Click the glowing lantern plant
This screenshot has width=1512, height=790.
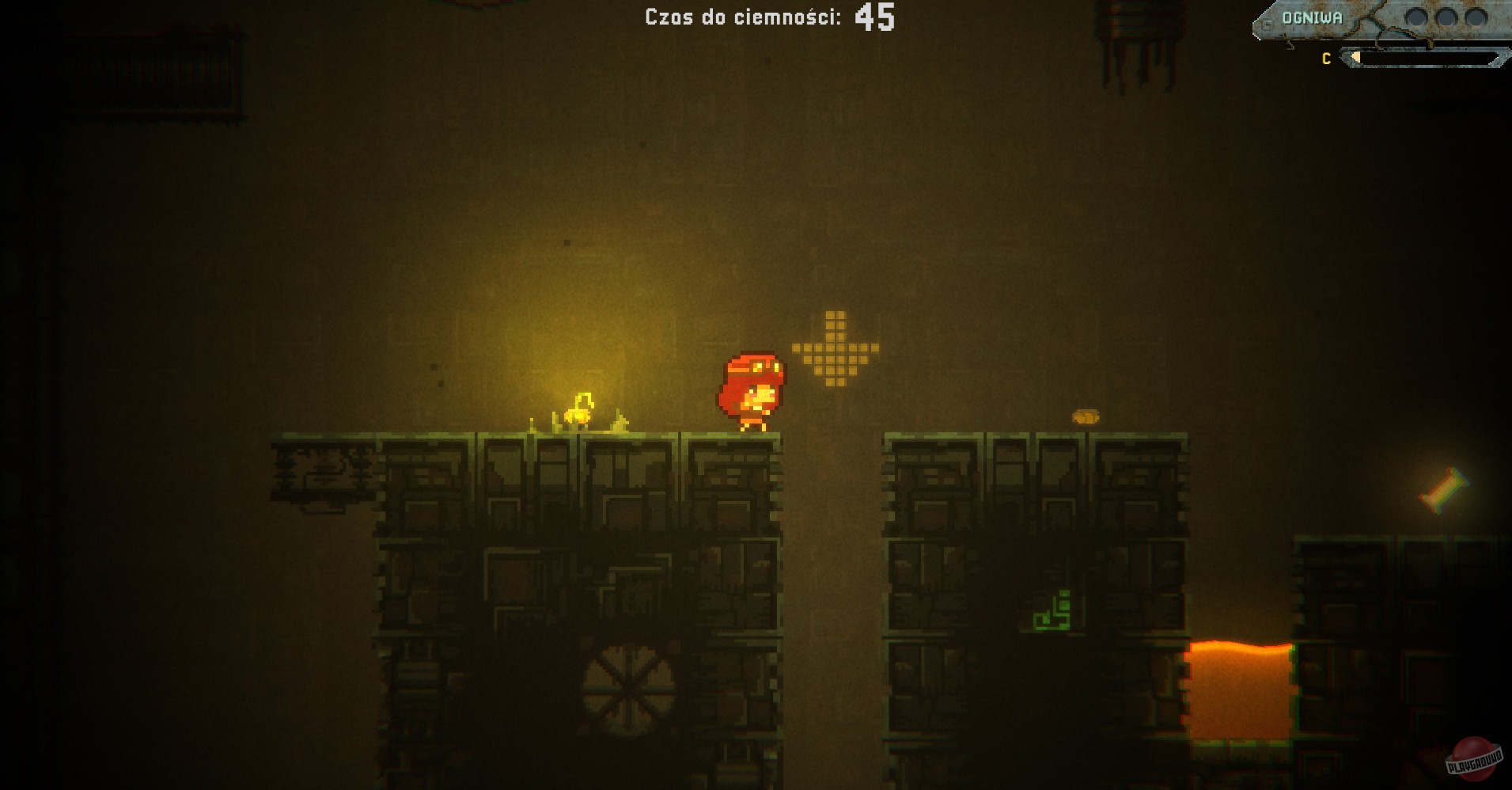point(580,410)
